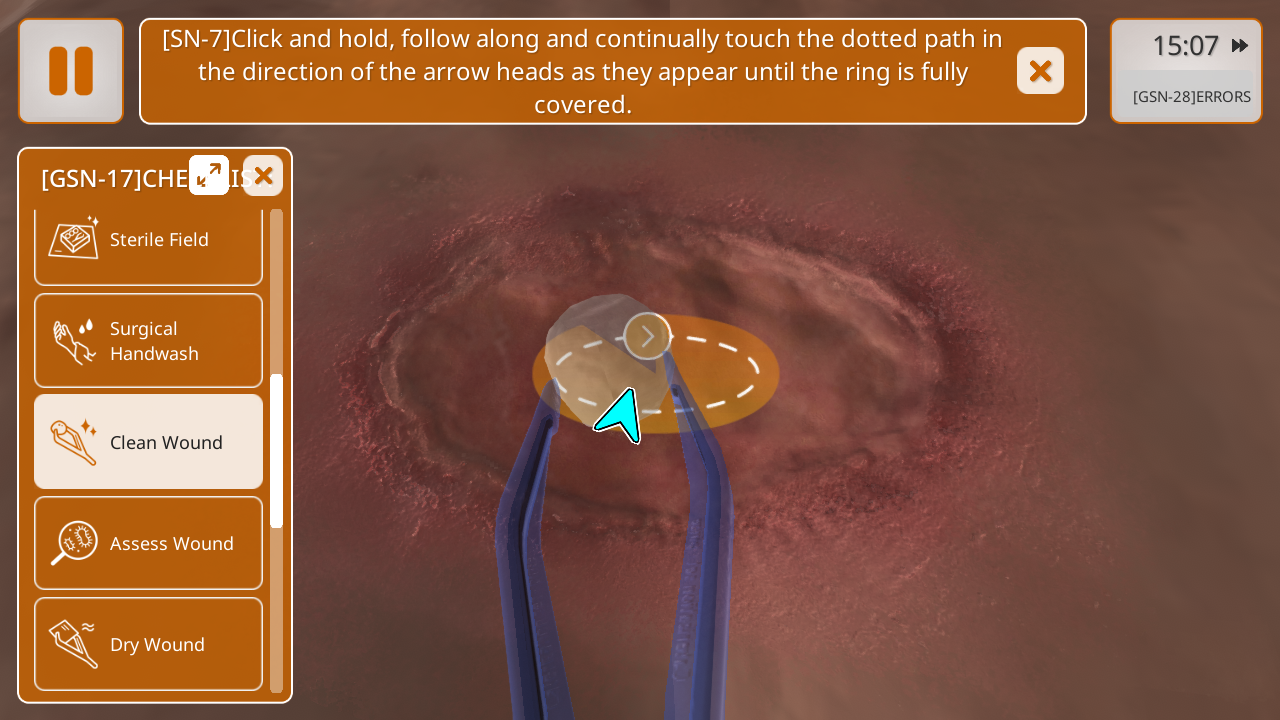Screen dimensions: 1280x720
Task: Pick the Dry Wound checklist step
Action: [148, 644]
